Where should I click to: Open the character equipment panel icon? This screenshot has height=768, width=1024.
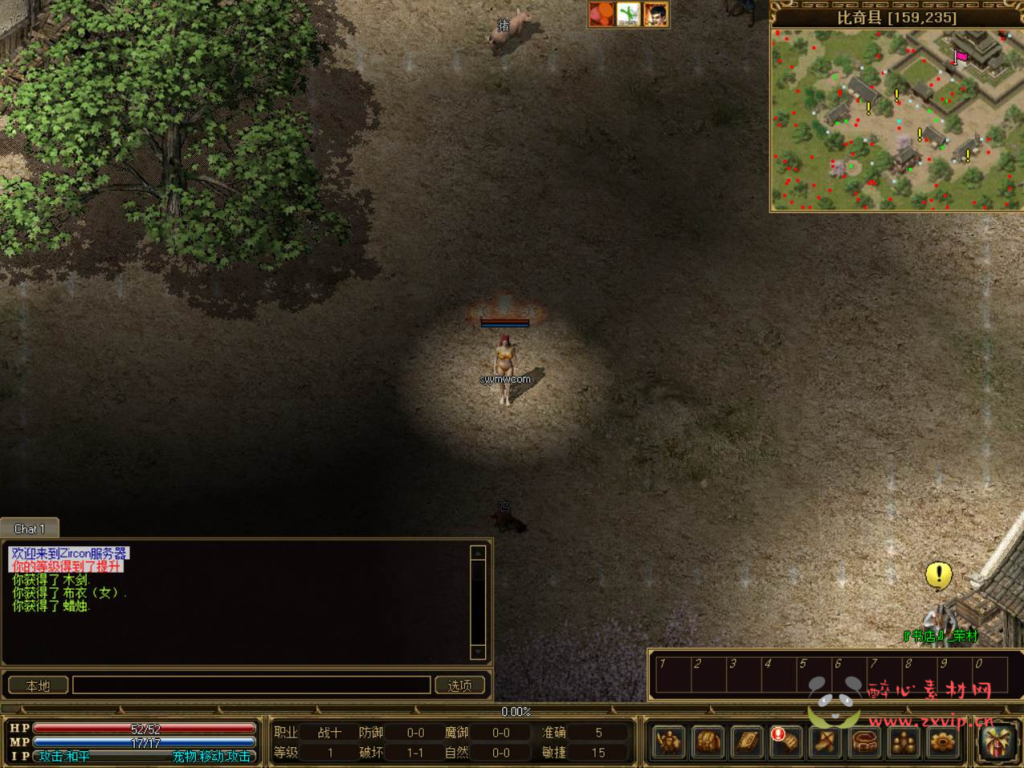coord(669,741)
